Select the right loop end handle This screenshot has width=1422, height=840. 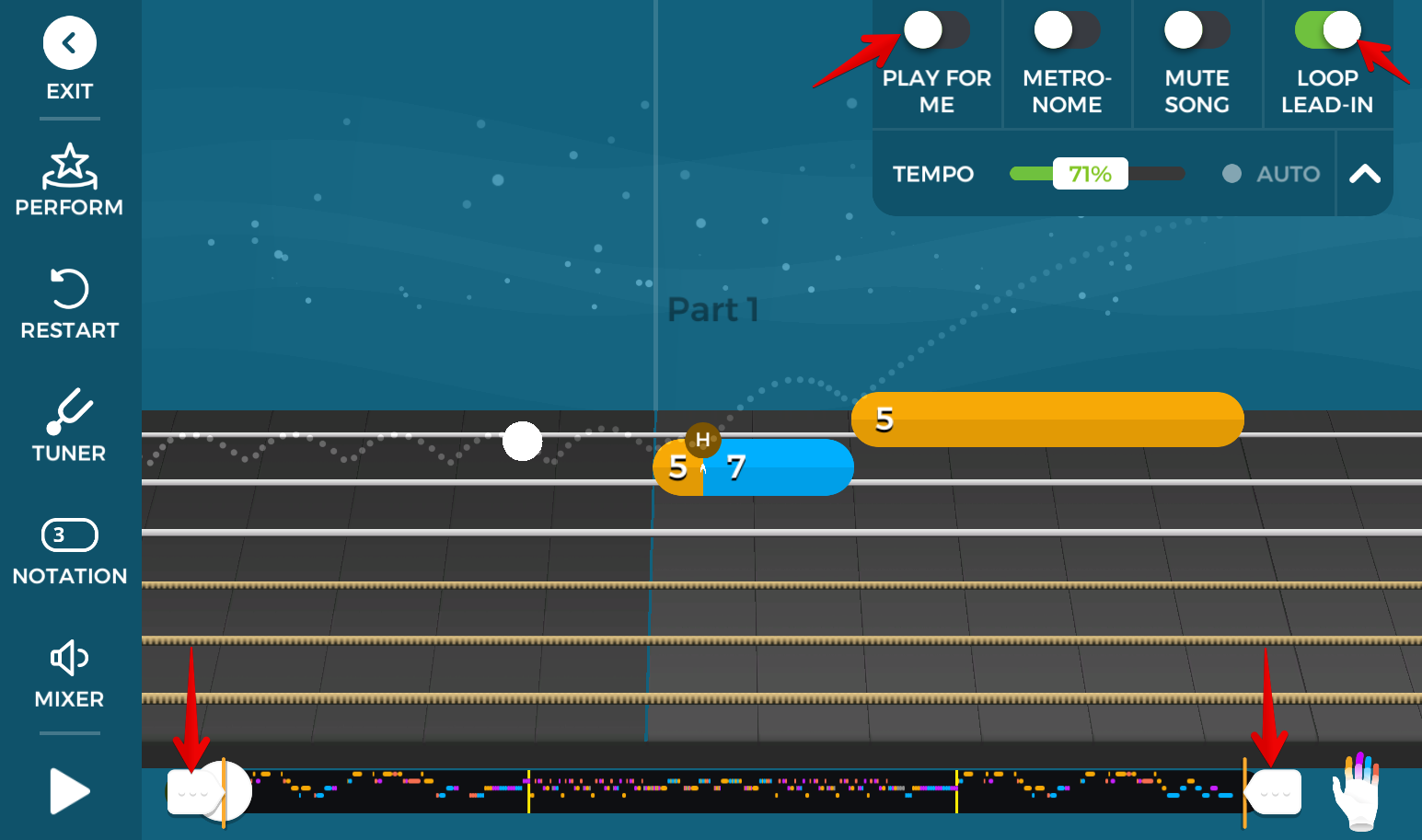coord(1276,792)
